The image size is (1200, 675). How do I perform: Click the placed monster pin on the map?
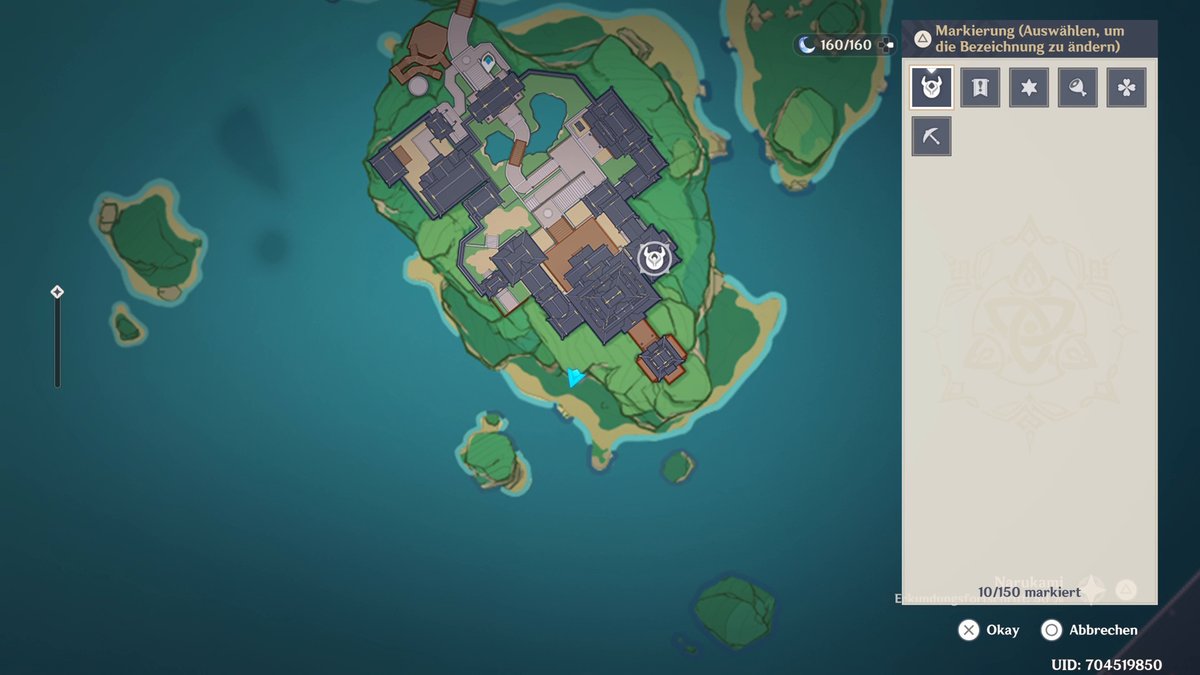click(x=654, y=259)
